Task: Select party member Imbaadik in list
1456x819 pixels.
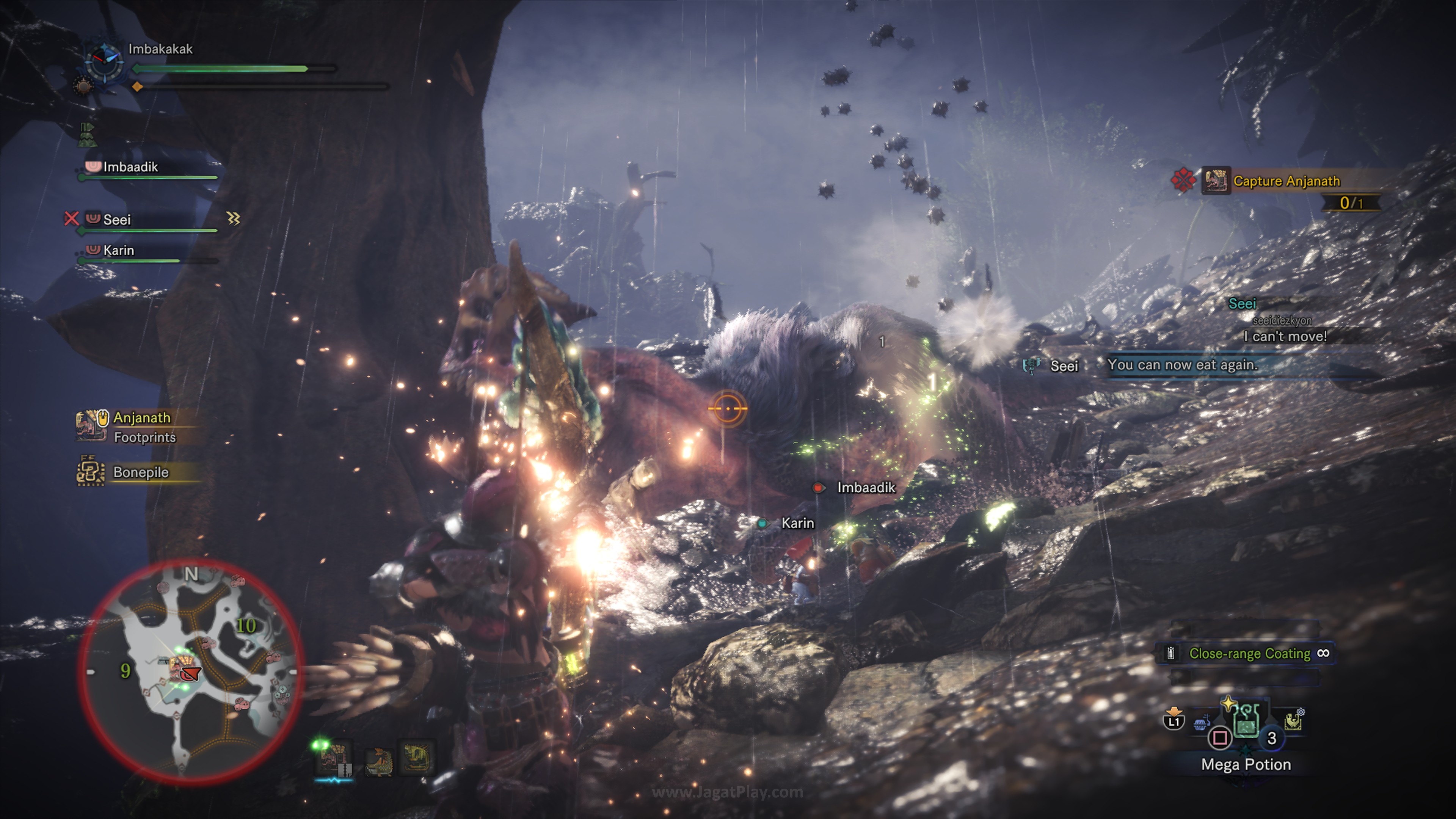Action: point(130,167)
